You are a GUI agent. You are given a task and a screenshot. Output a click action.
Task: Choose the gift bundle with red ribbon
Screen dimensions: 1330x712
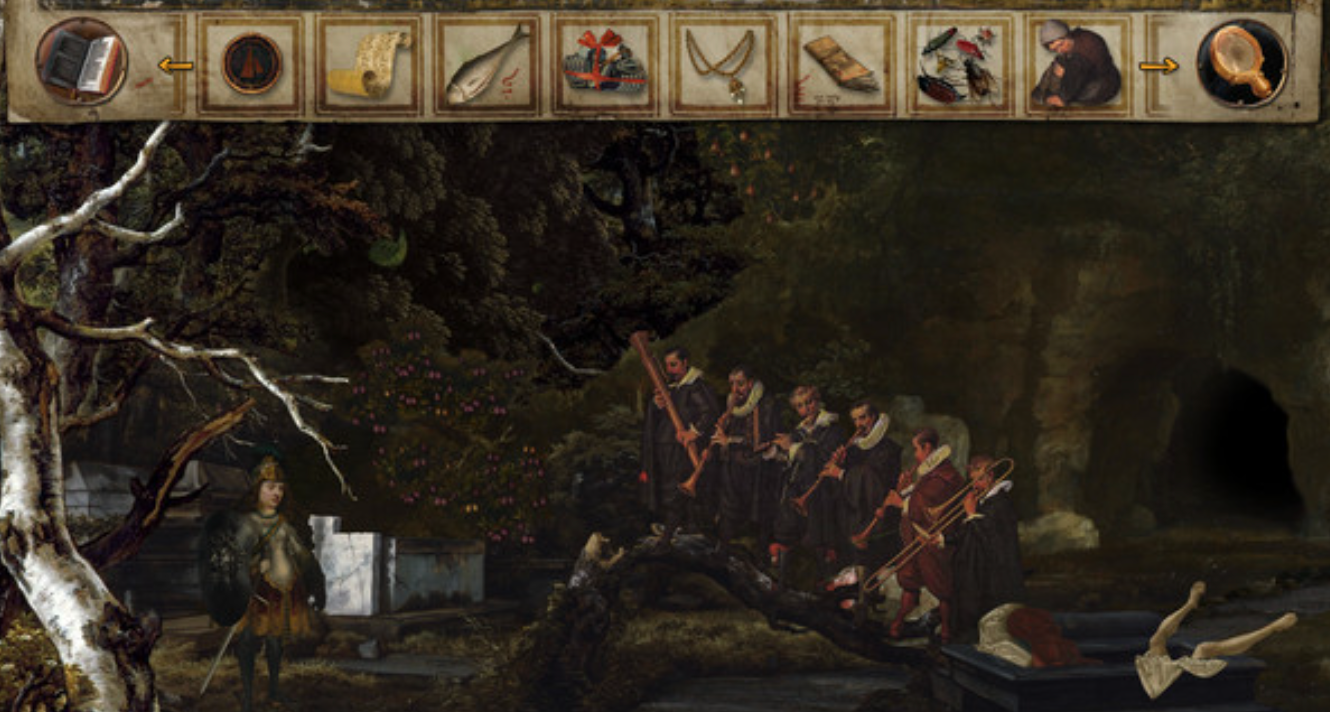click(x=604, y=65)
